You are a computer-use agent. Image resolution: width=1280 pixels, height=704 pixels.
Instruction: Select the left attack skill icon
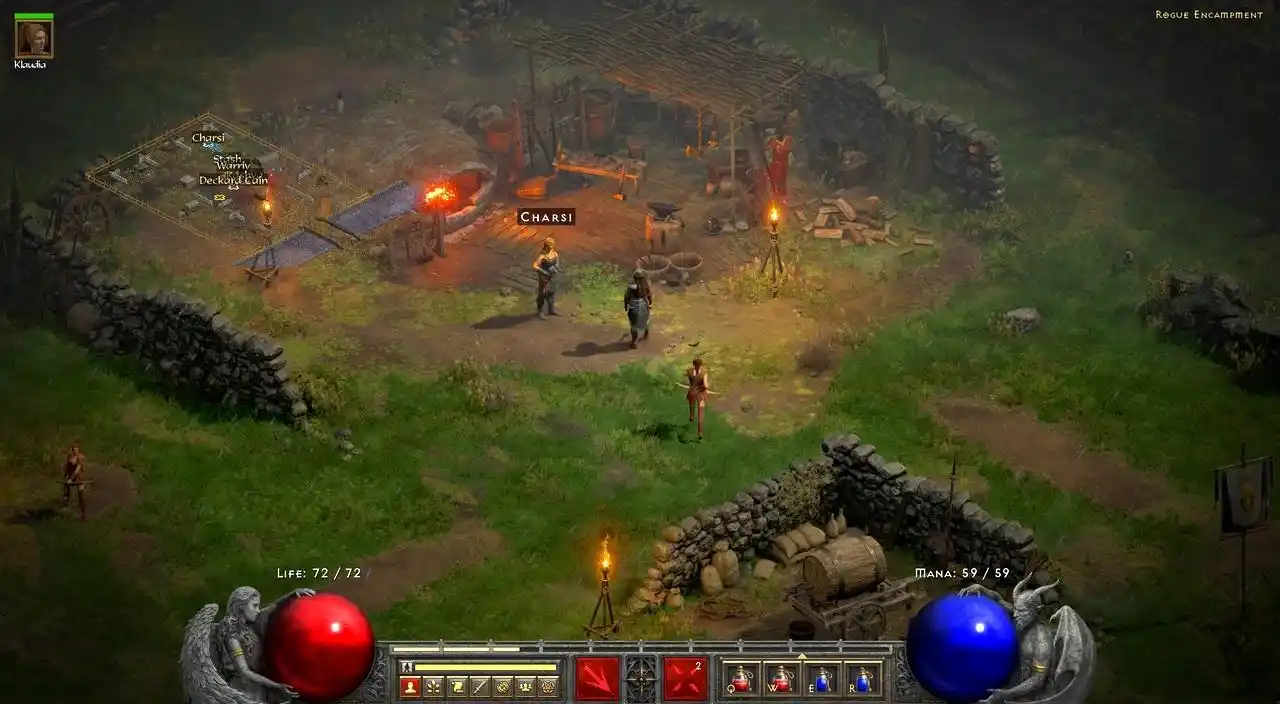click(597, 678)
